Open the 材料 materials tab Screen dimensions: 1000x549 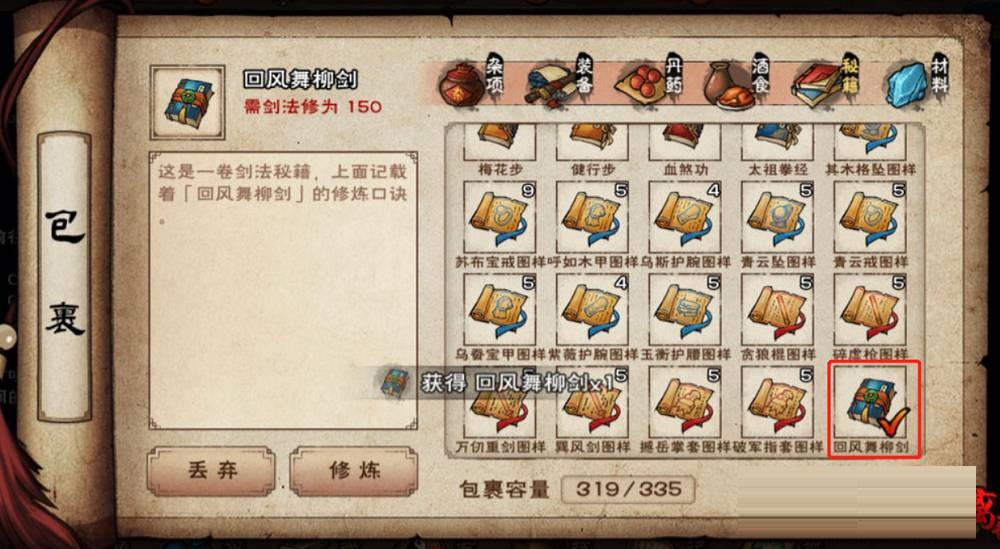point(917,84)
